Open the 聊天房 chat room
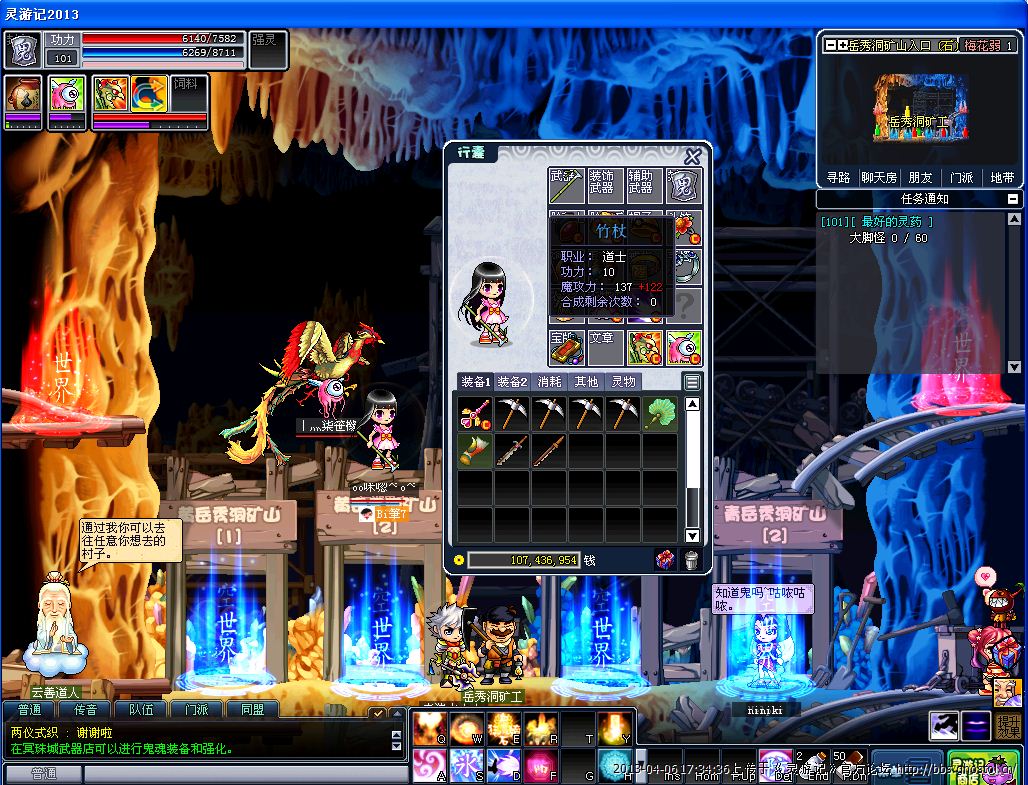Viewport: 1028px width, 785px height. [879, 177]
